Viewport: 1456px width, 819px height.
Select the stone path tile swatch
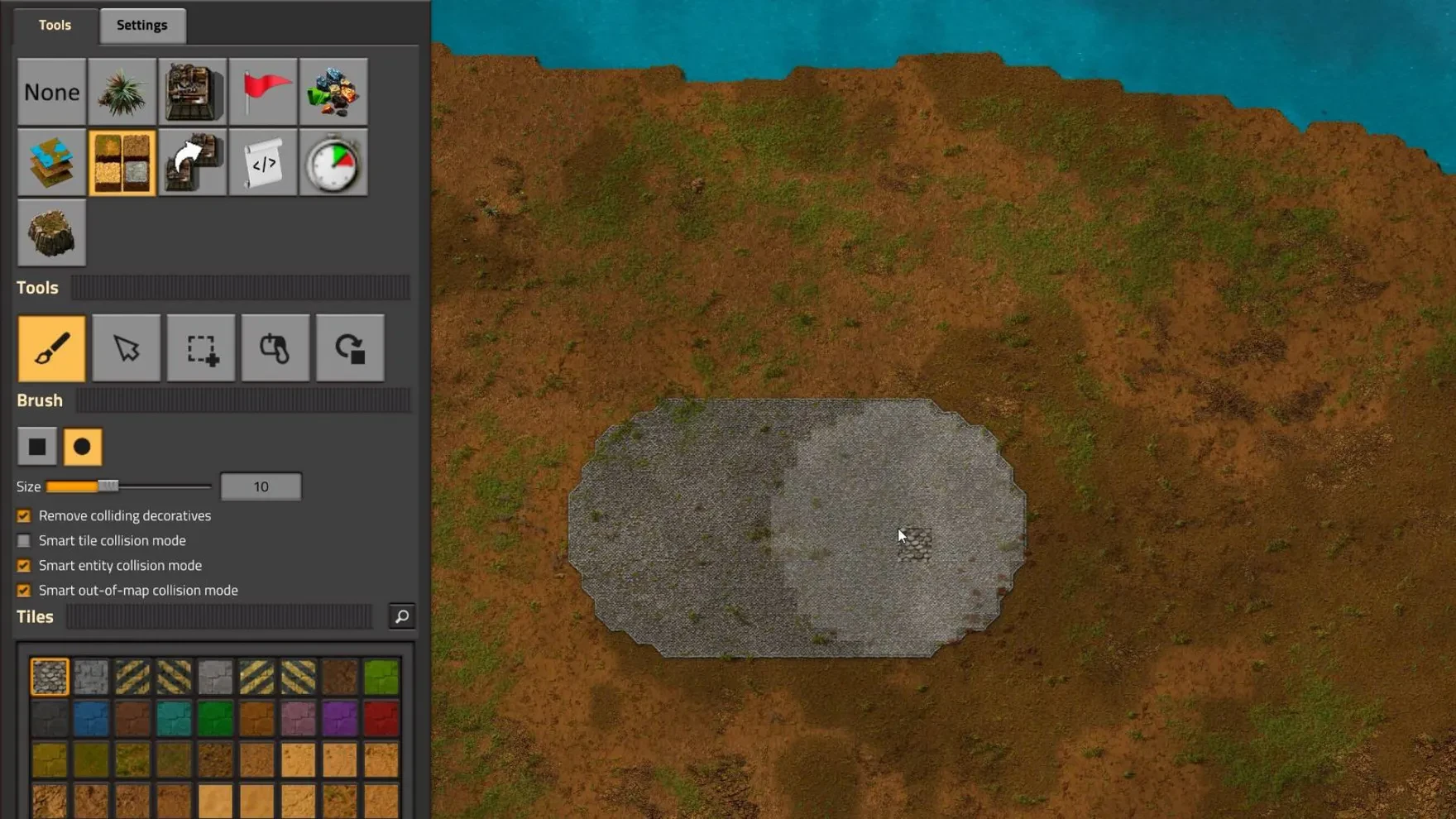pyautogui.click(x=49, y=677)
